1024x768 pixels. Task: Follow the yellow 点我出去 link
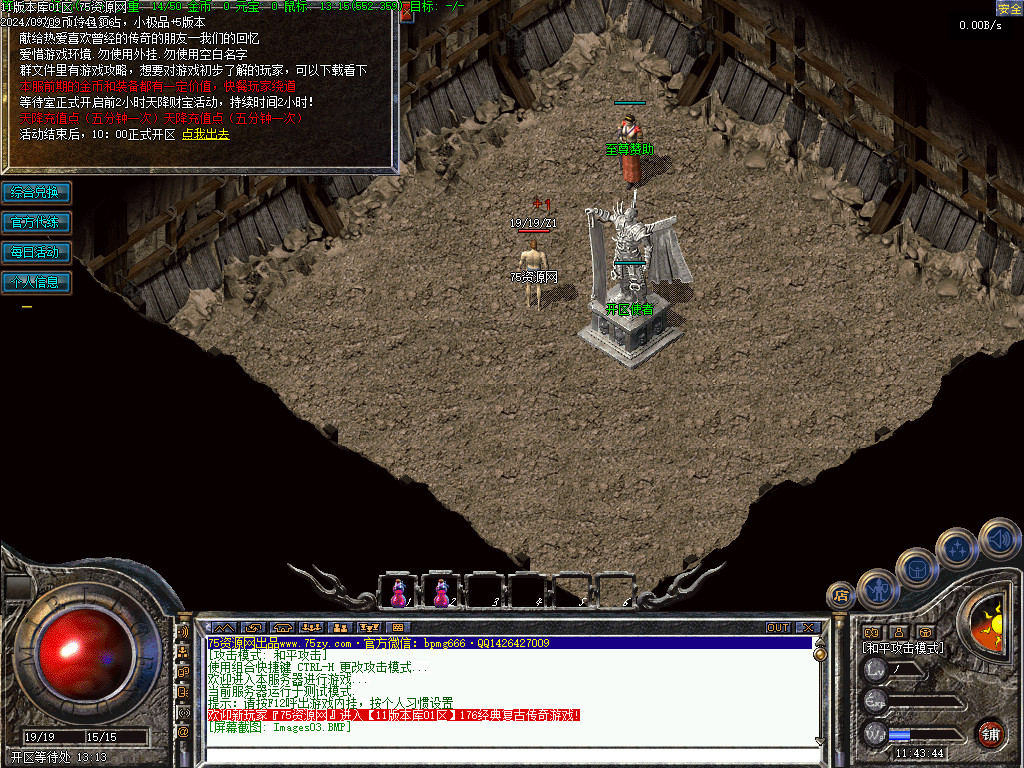pos(205,134)
